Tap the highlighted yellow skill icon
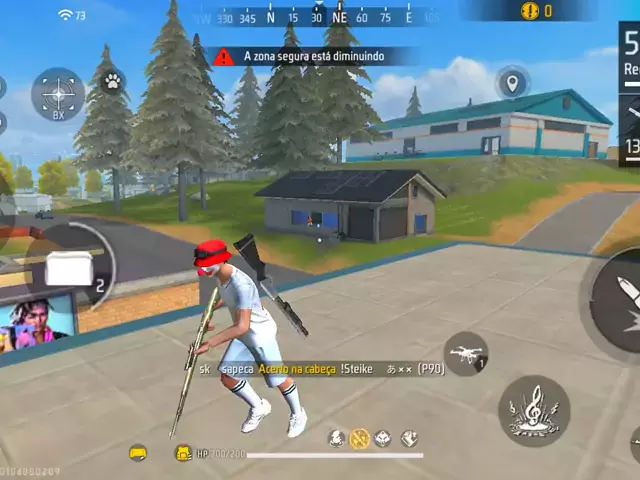The width and height of the screenshot is (640, 480). pos(360,438)
